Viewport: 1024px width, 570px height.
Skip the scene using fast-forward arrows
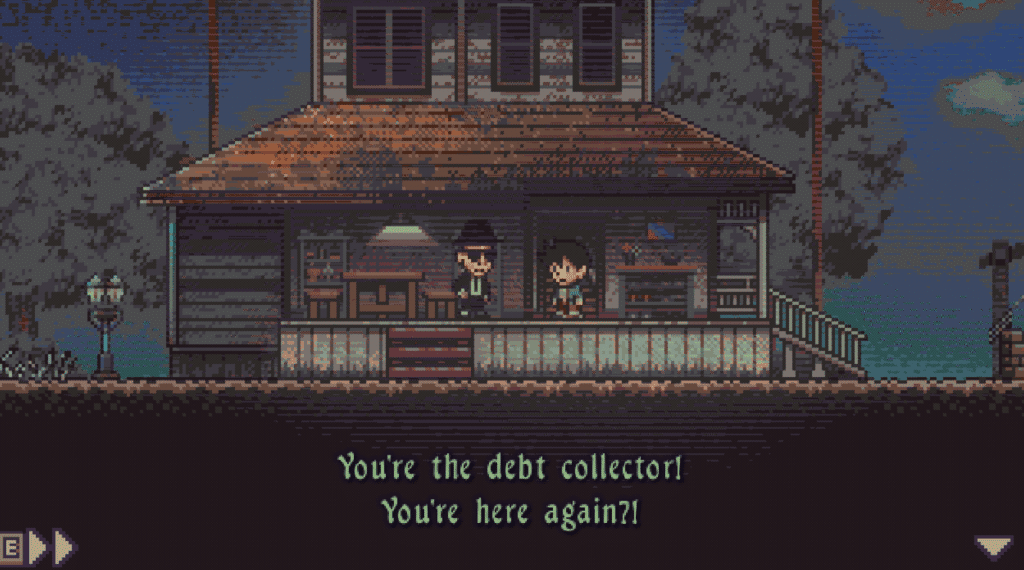click(51, 547)
